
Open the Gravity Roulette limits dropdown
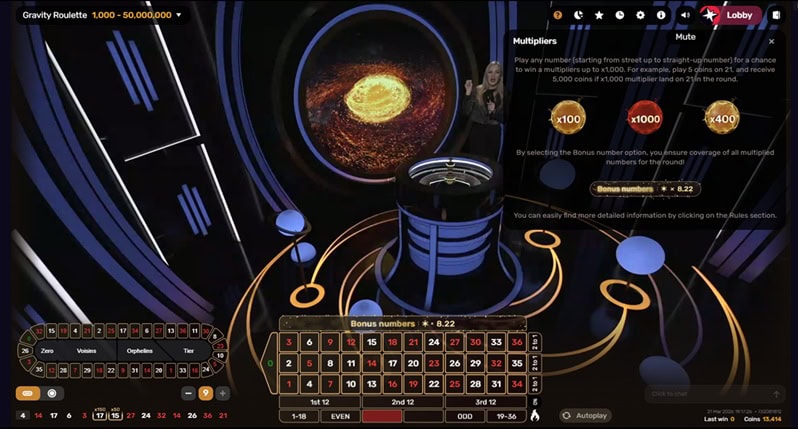pyautogui.click(x=179, y=15)
